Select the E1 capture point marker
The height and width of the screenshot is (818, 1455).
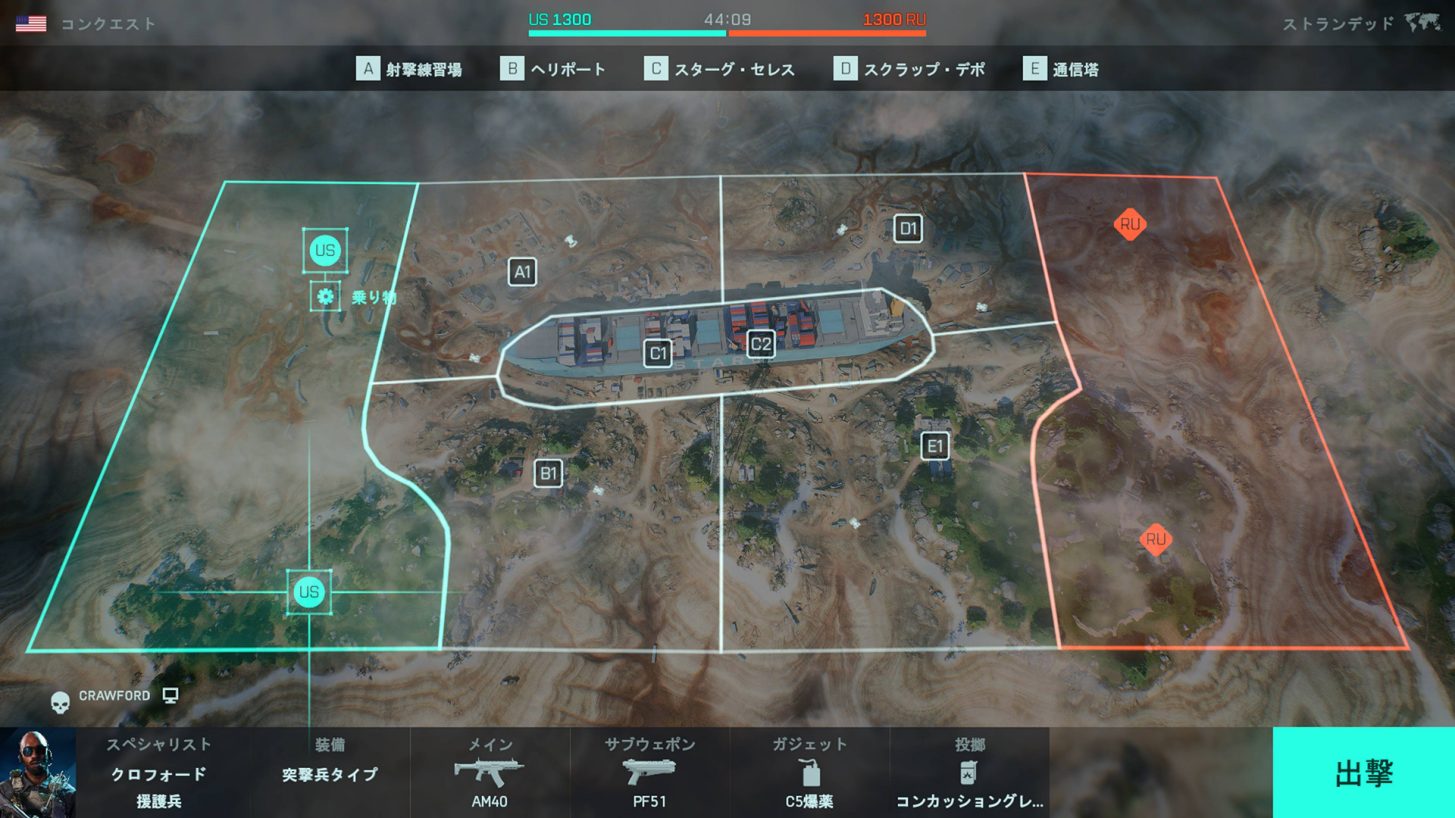[935, 446]
